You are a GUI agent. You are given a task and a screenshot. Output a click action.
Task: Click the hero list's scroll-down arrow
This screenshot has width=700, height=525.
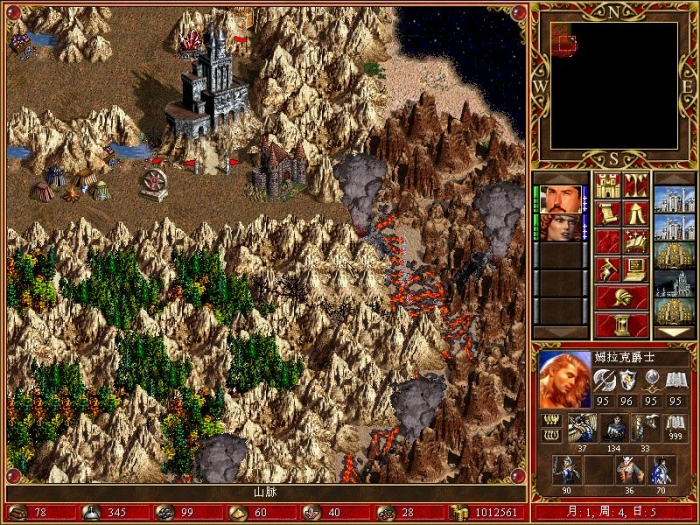pos(561,332)
